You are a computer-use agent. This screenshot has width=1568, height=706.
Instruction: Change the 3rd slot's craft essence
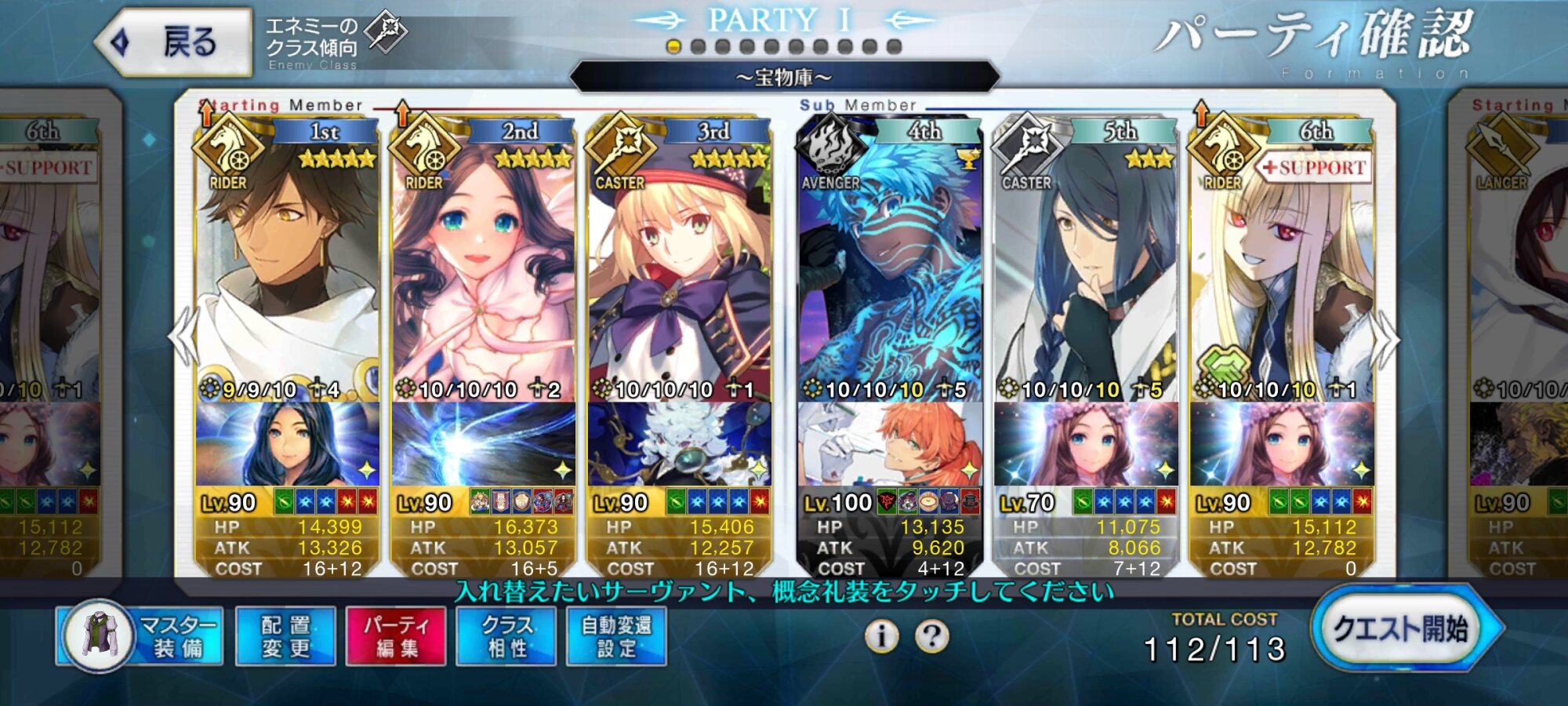(x=679, y=444)
